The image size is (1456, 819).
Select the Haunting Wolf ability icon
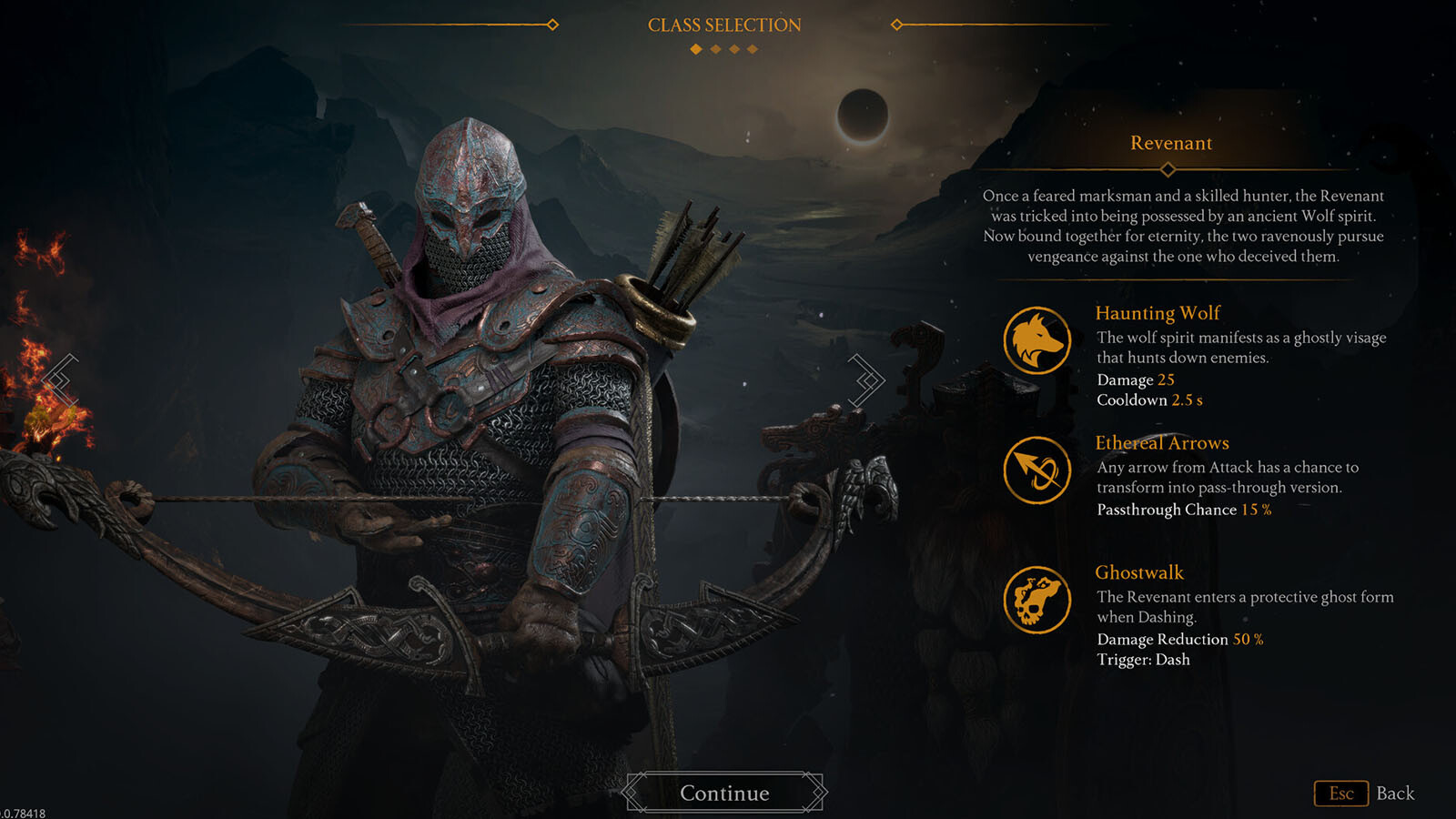coord(1036,340)
